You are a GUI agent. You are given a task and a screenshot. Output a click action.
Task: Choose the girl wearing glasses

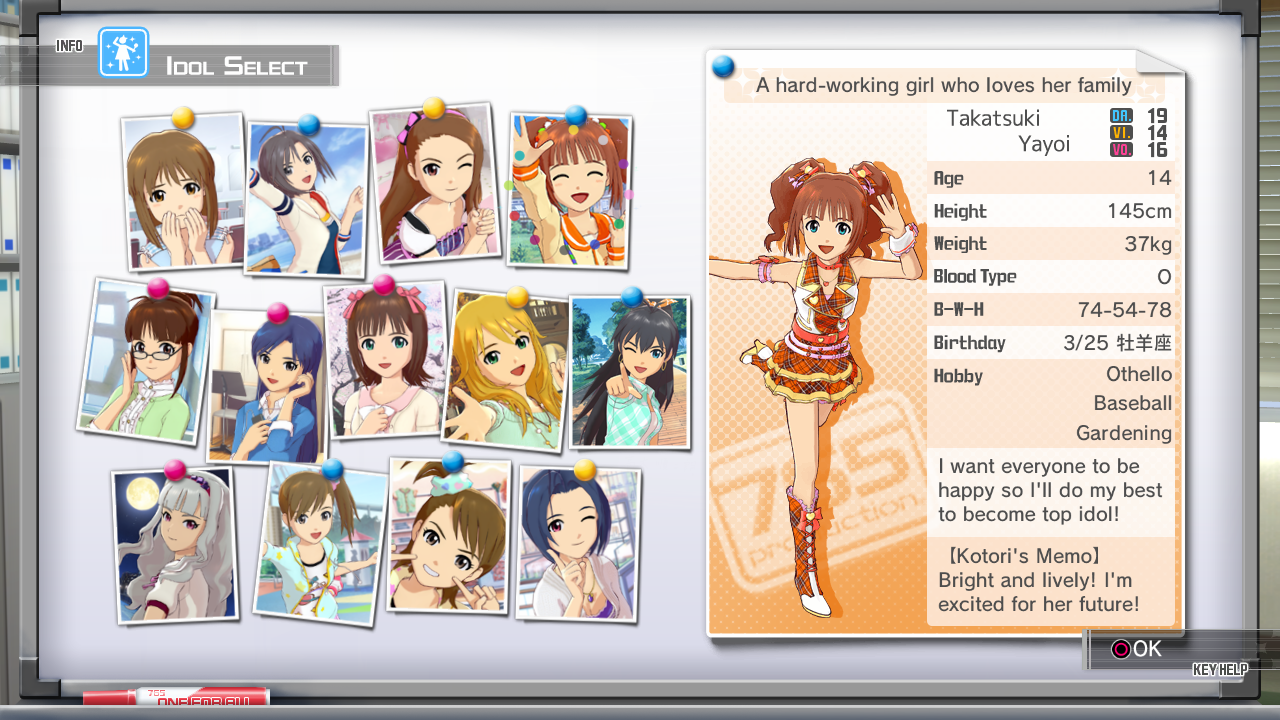[146, 362]
